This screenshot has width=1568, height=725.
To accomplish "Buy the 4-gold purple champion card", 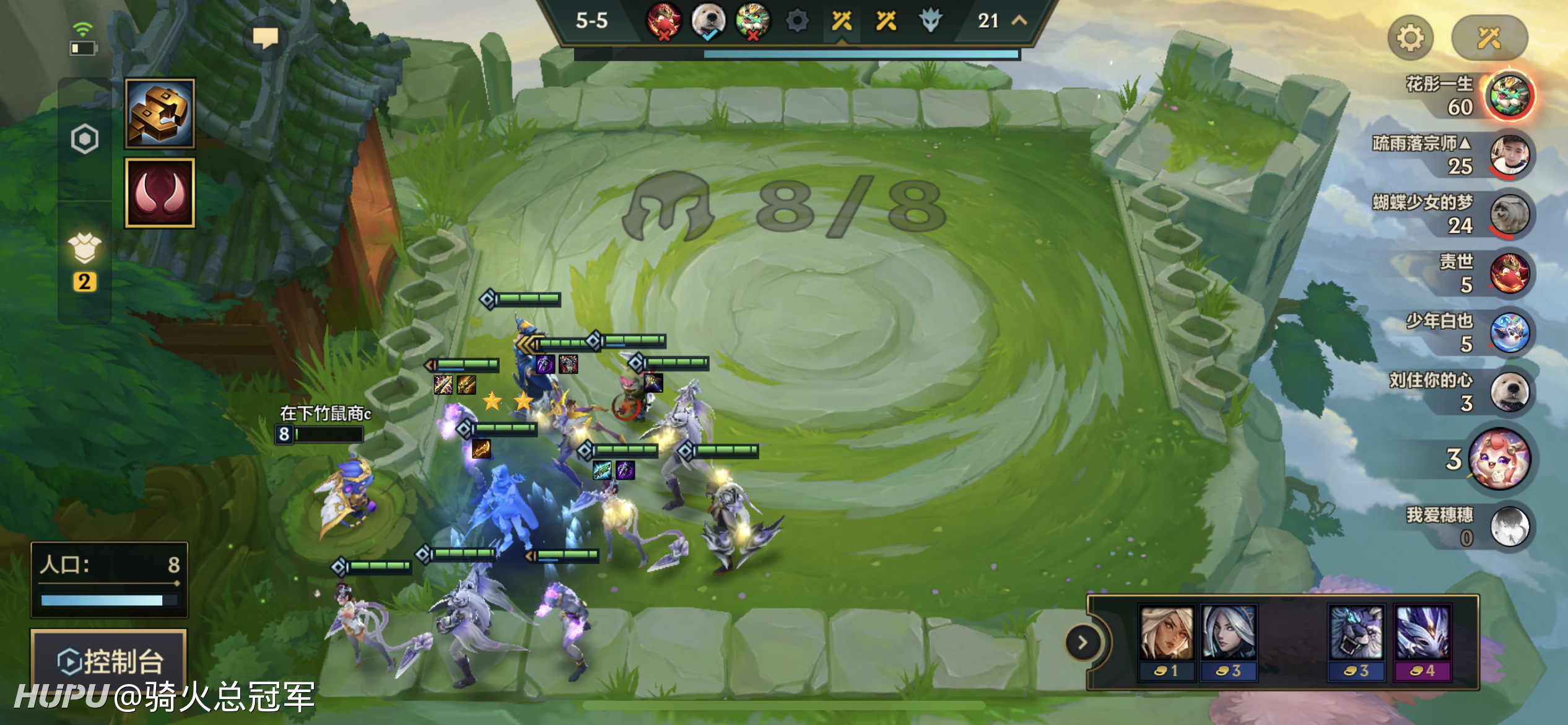I will 1422,643.
